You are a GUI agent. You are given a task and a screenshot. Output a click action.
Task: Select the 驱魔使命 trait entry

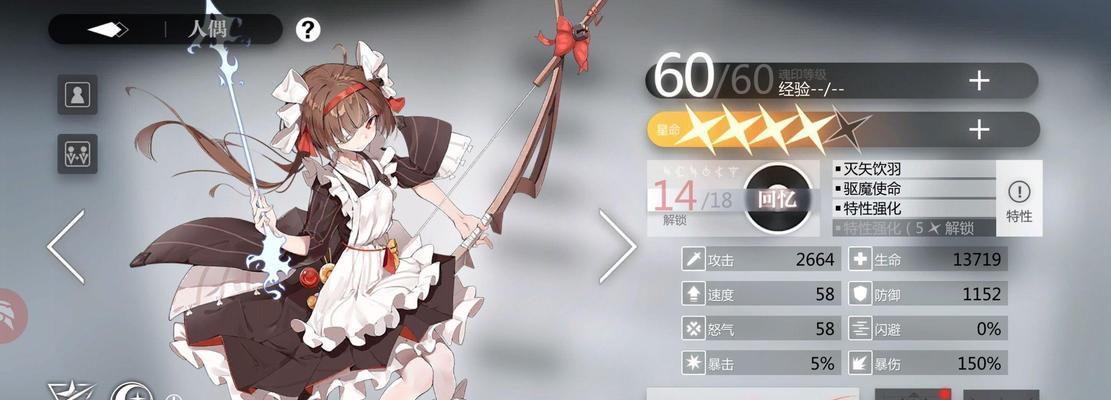914,189
